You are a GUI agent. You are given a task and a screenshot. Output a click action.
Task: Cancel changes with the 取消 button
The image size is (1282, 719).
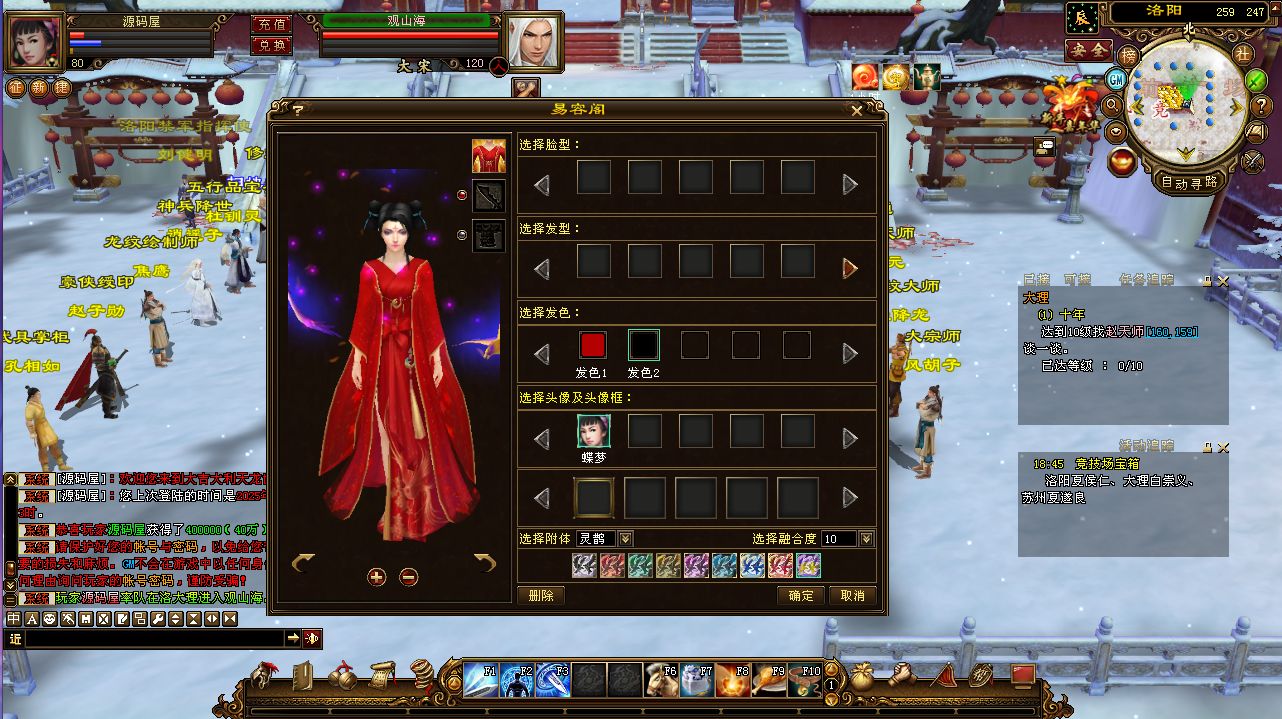(852, 595)
